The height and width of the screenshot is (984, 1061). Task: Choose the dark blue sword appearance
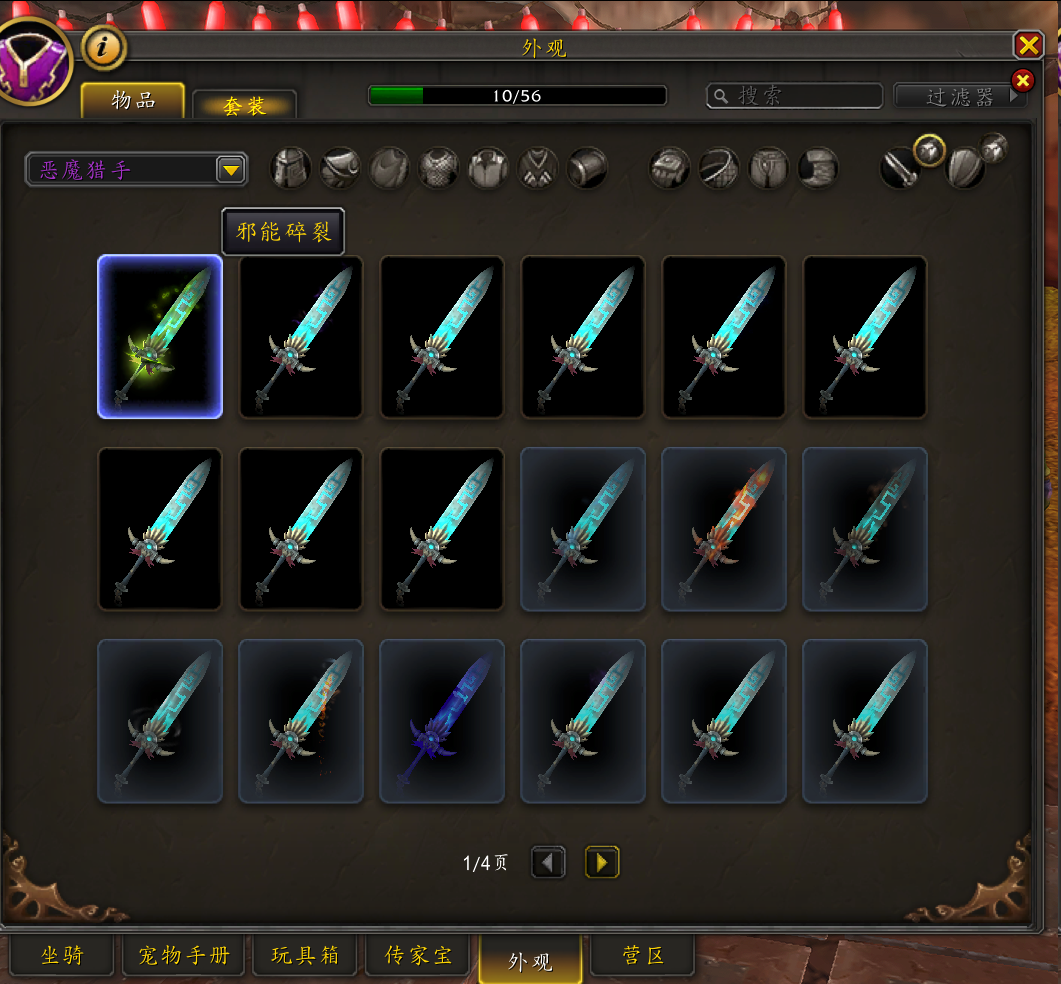click(x=442, y=721)
